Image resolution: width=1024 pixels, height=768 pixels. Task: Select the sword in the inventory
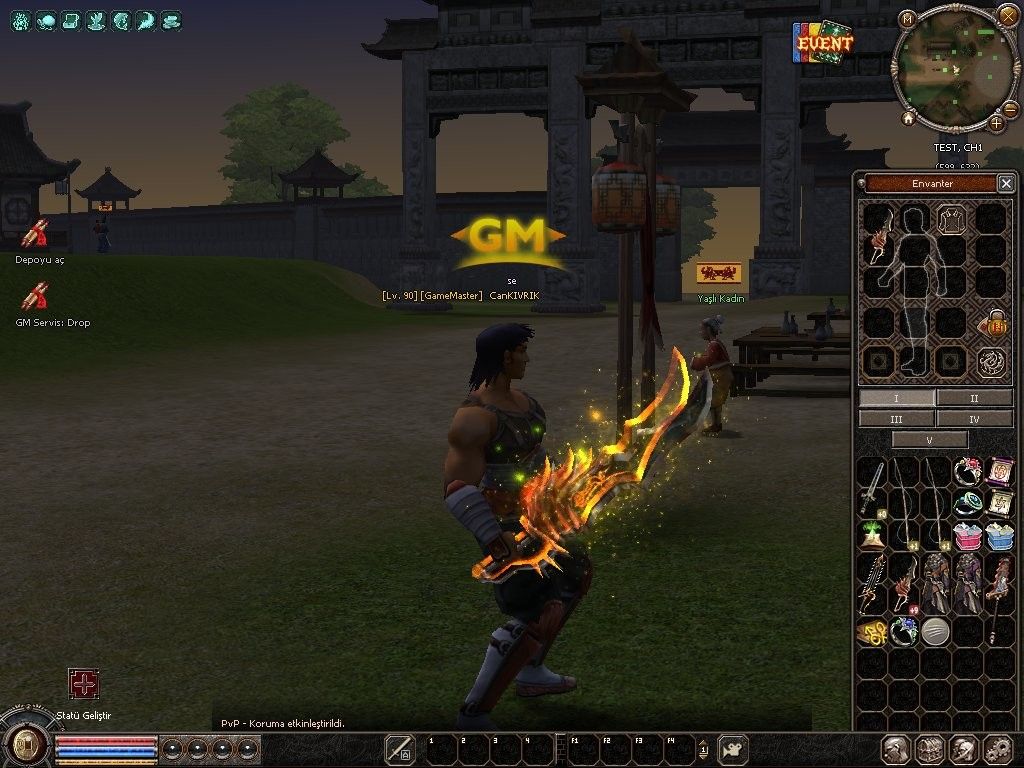tap(872, 486)
